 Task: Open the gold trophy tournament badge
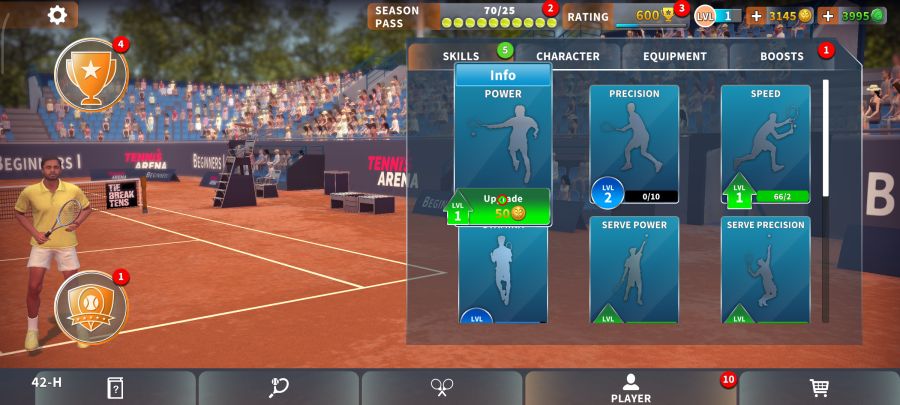pyautogui.click(x=90, y=73)
